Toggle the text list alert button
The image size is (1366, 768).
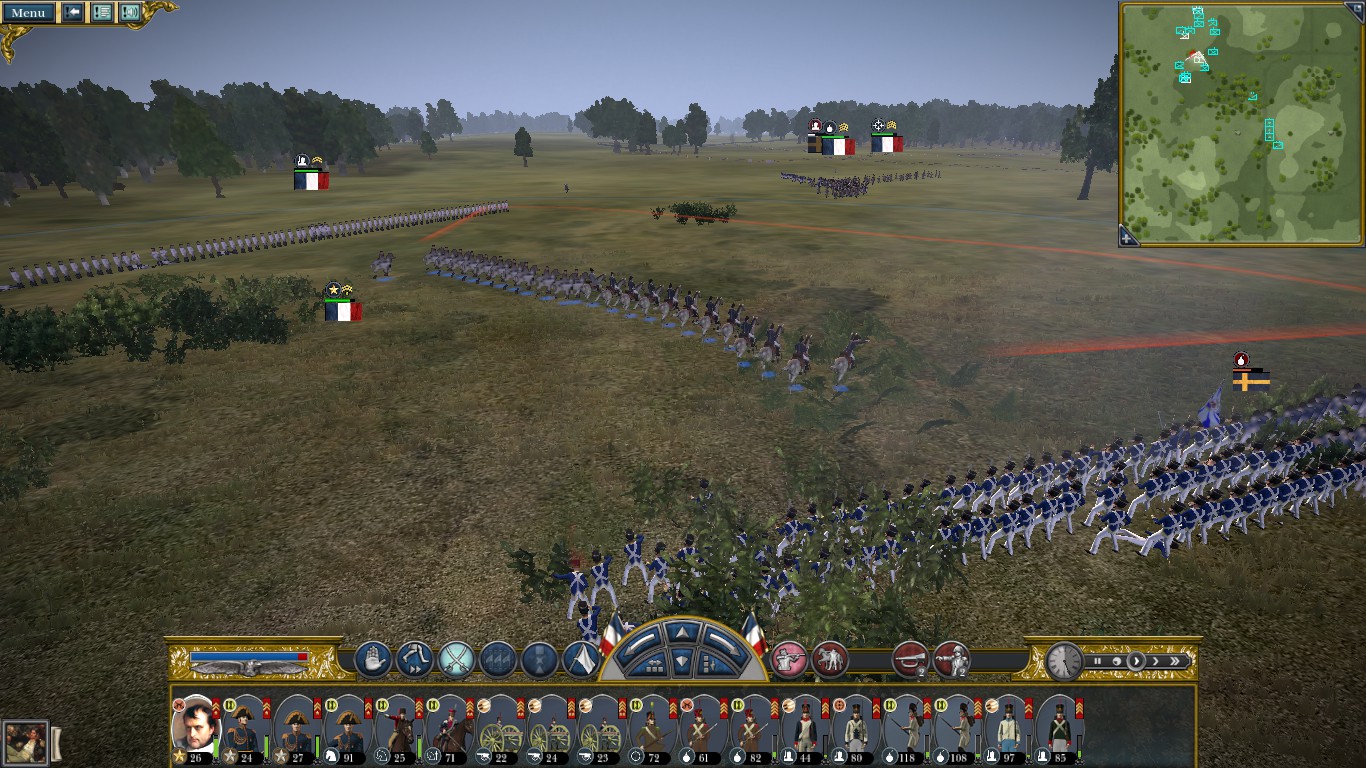(102, 13)
